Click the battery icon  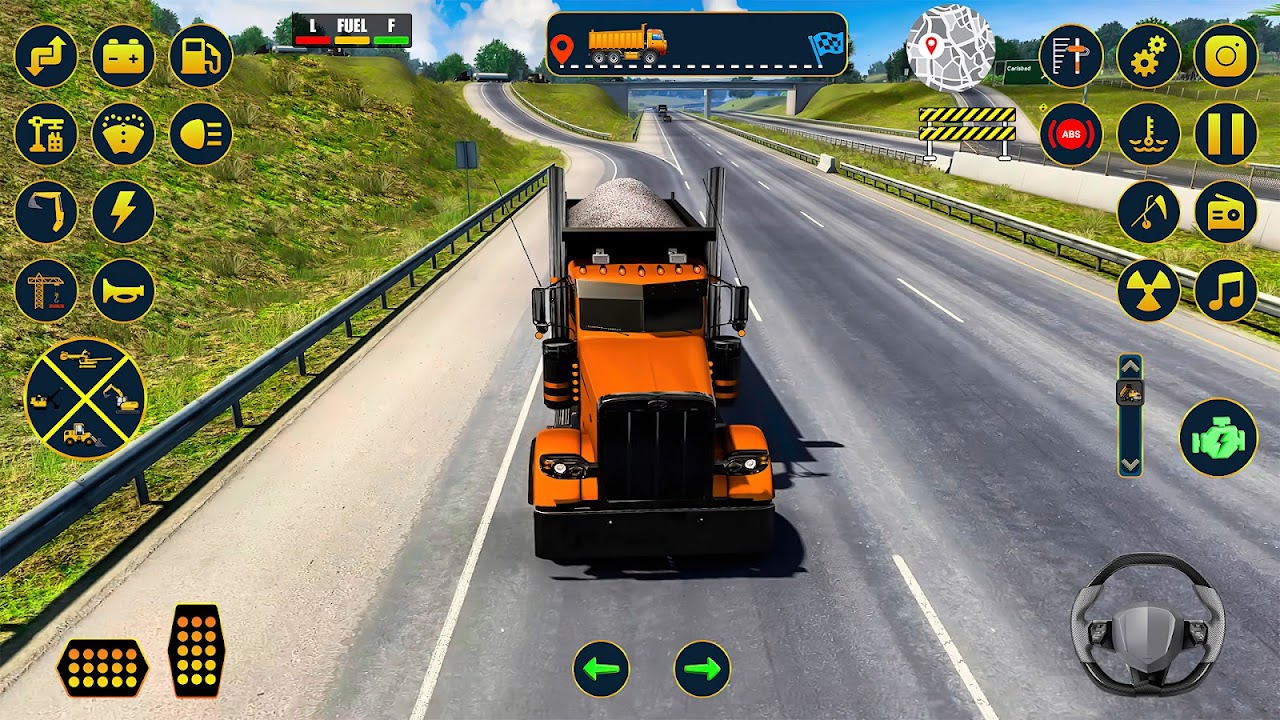[123, 56]
